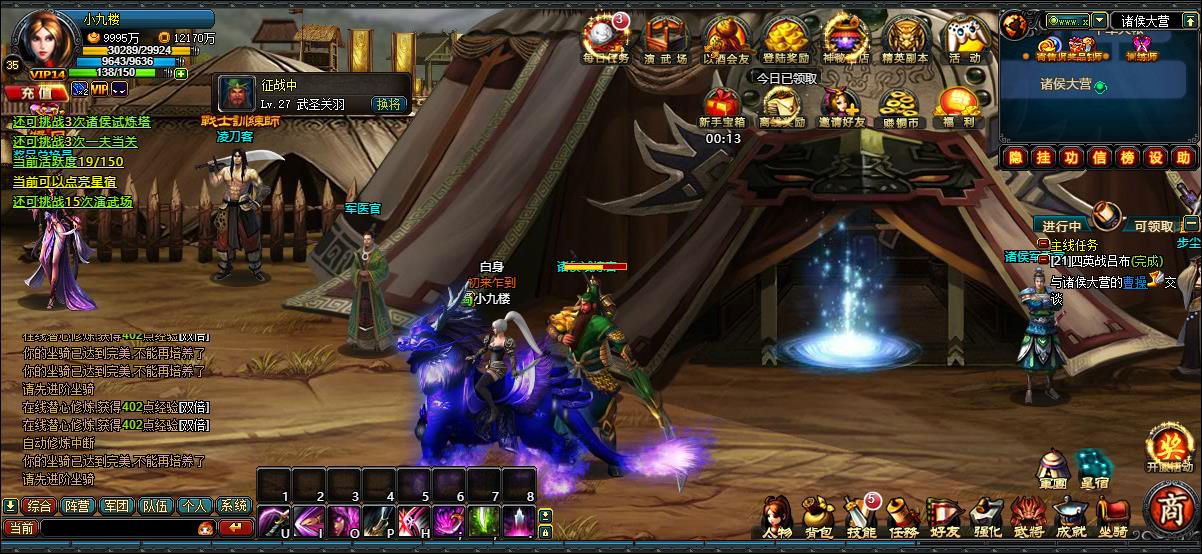Viewport: 1202px width, 554px height.
Task: Open the 活动 events icon
Action: [x=965, y=40]
